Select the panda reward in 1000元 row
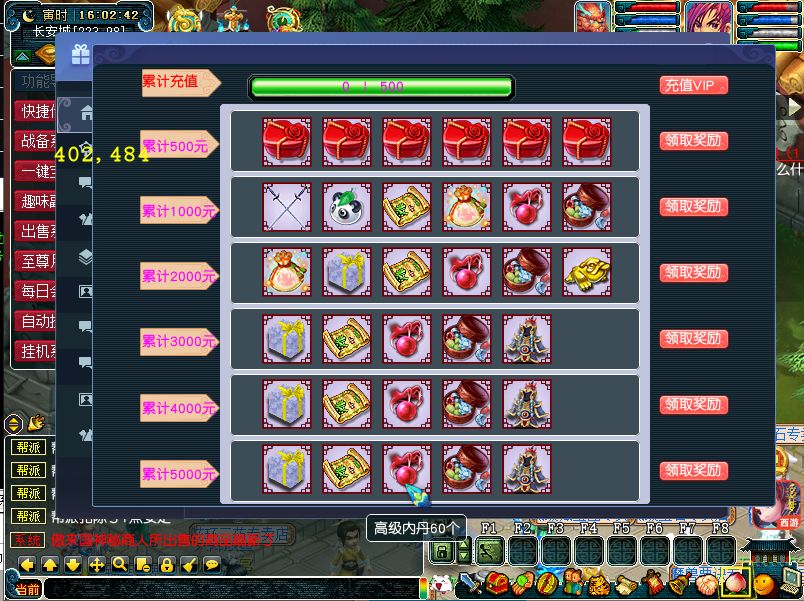Screen dimensions: 804x601 click(x=347, y=207)
